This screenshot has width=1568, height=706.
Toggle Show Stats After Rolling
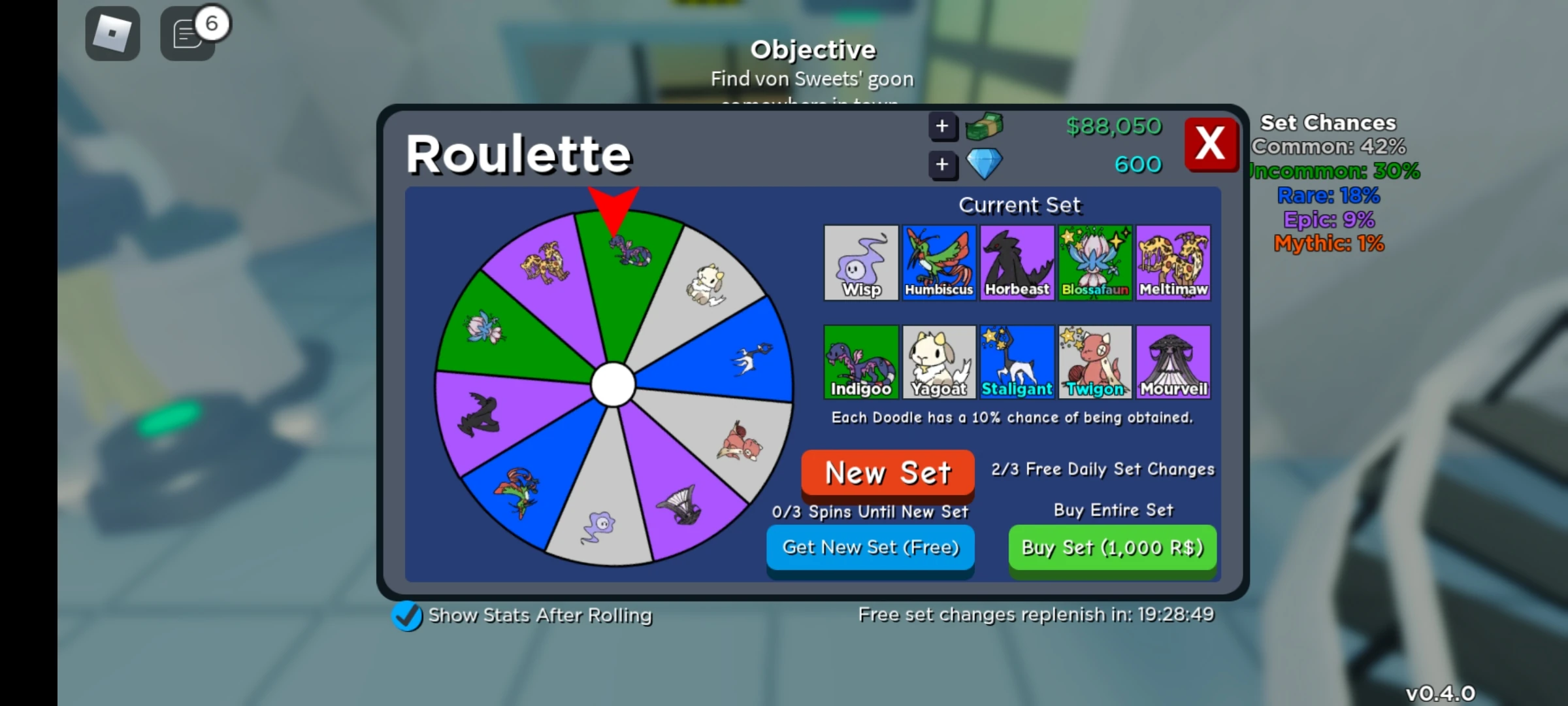click(x=407, y=615)
